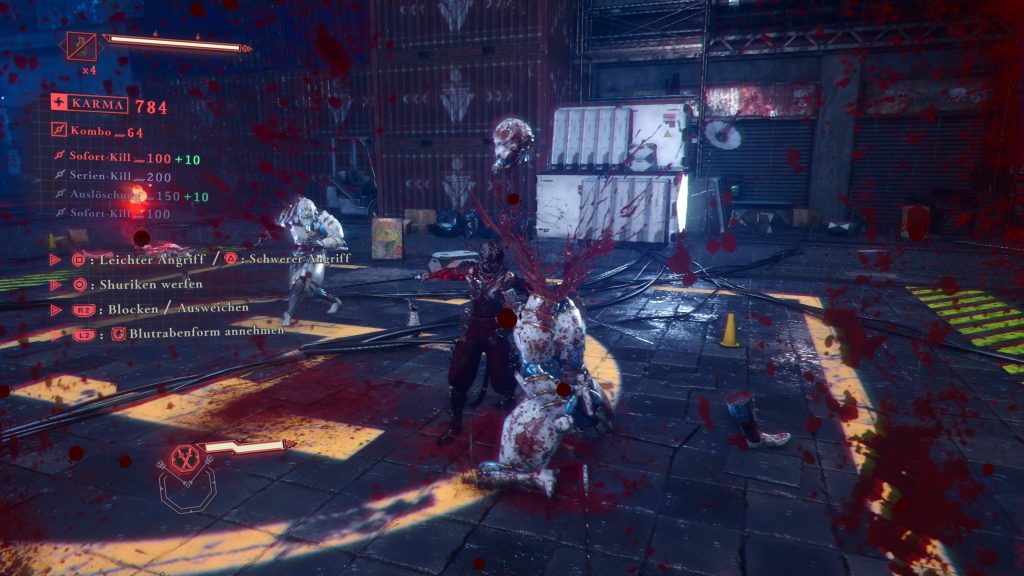Activate the circular blood raven emblem icon
The width and height of the screenshot is (1024, 576).
(182, 459)
